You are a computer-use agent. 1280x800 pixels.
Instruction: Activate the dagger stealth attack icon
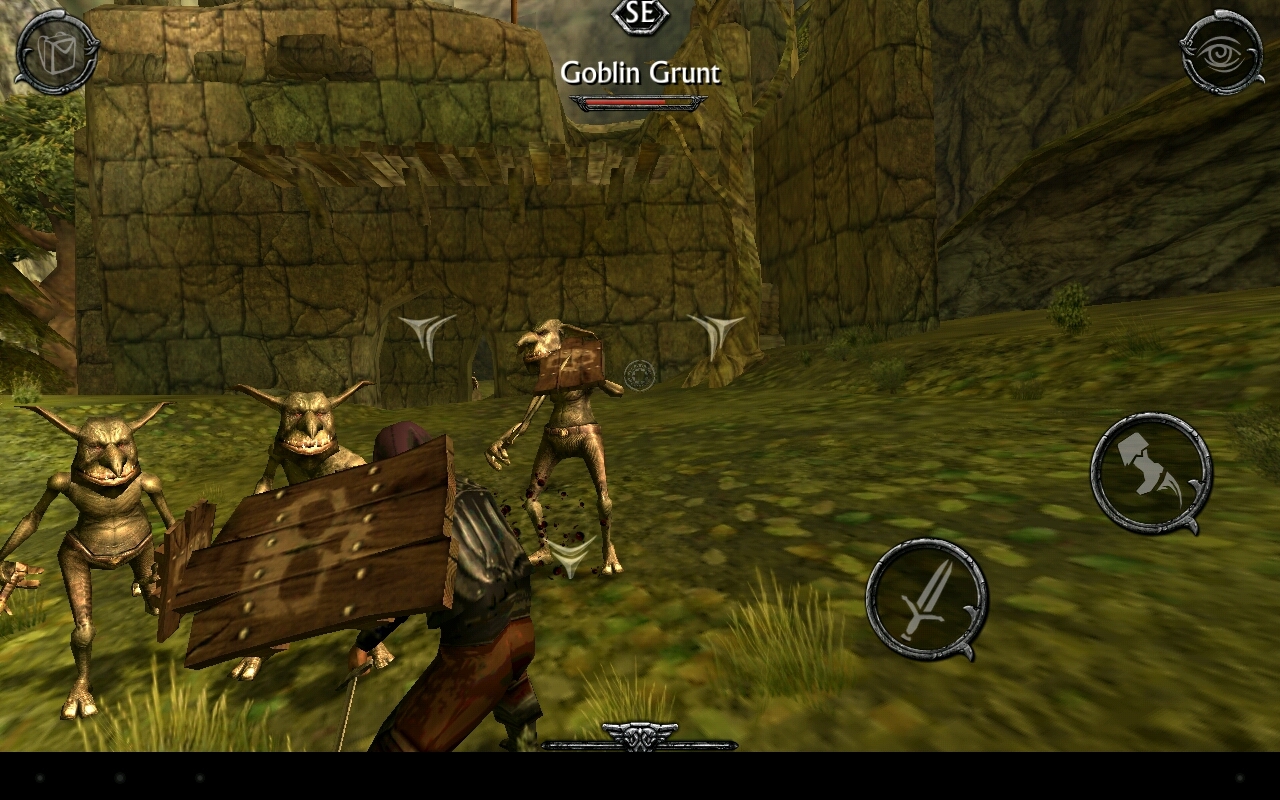[x=1148, y=477]
